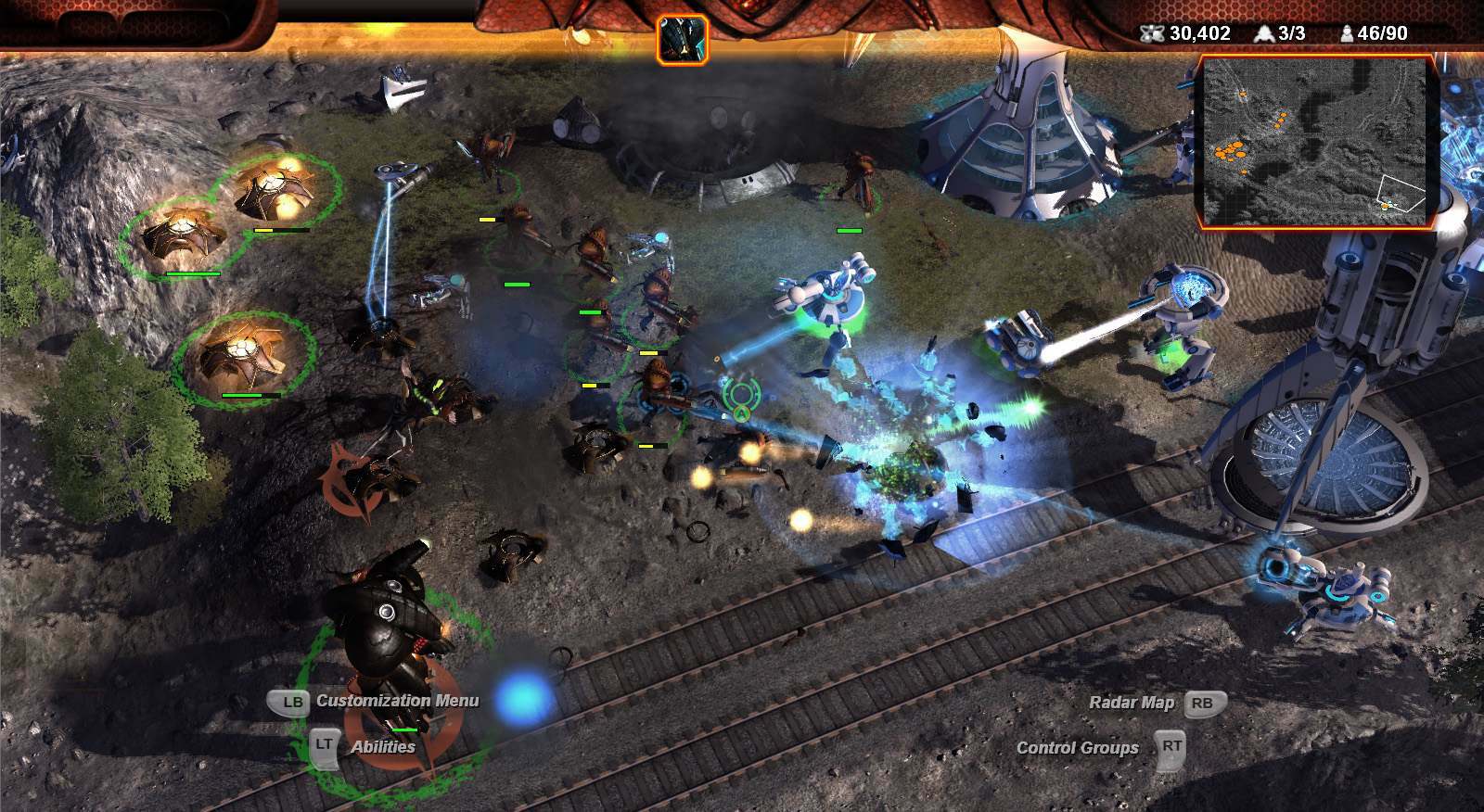The image size is (1484, 812).
Task: Open the Radar Map label
Action: coord(1132,703)
